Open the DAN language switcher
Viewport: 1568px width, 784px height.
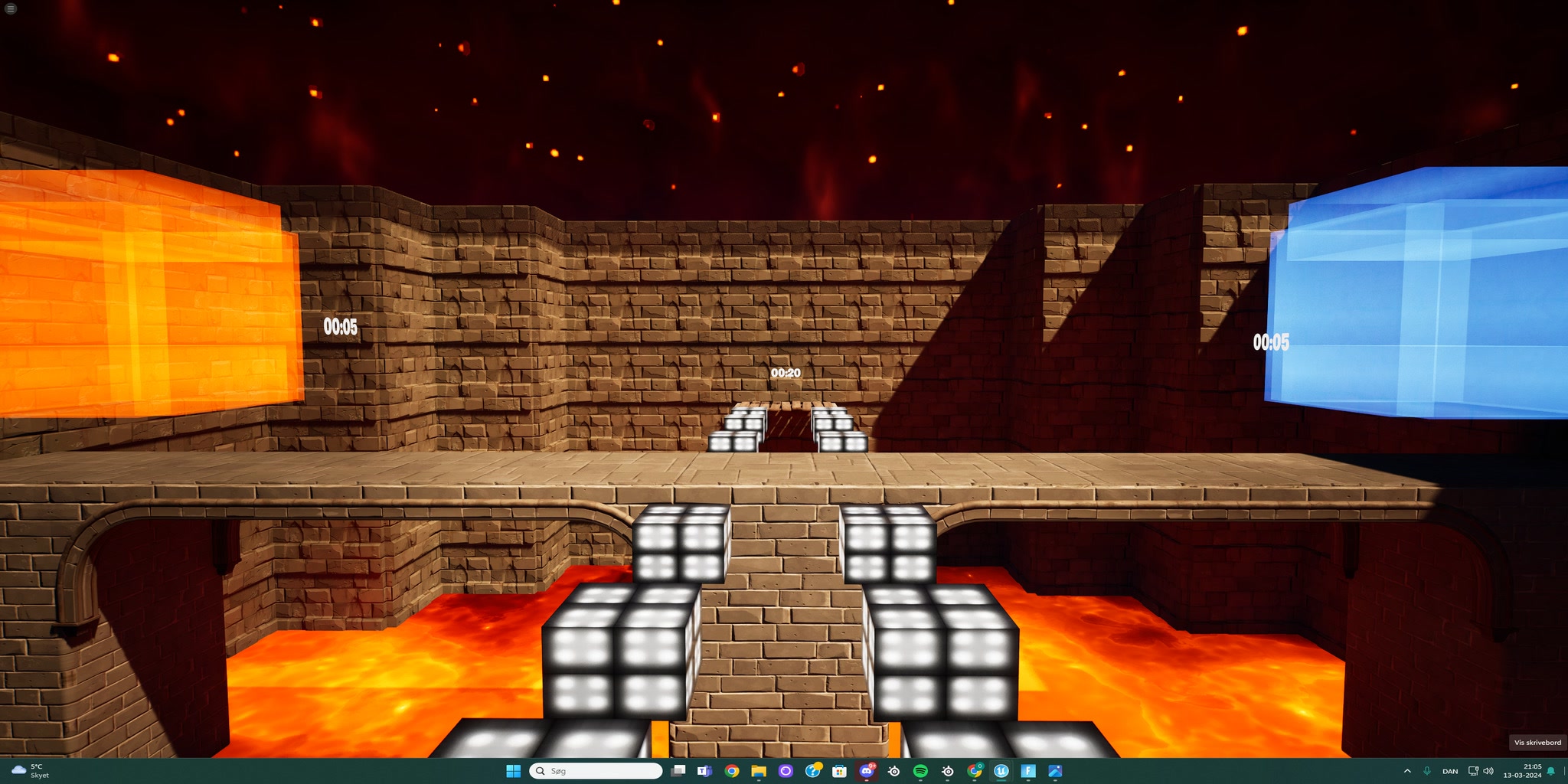tap(1450, 771)
